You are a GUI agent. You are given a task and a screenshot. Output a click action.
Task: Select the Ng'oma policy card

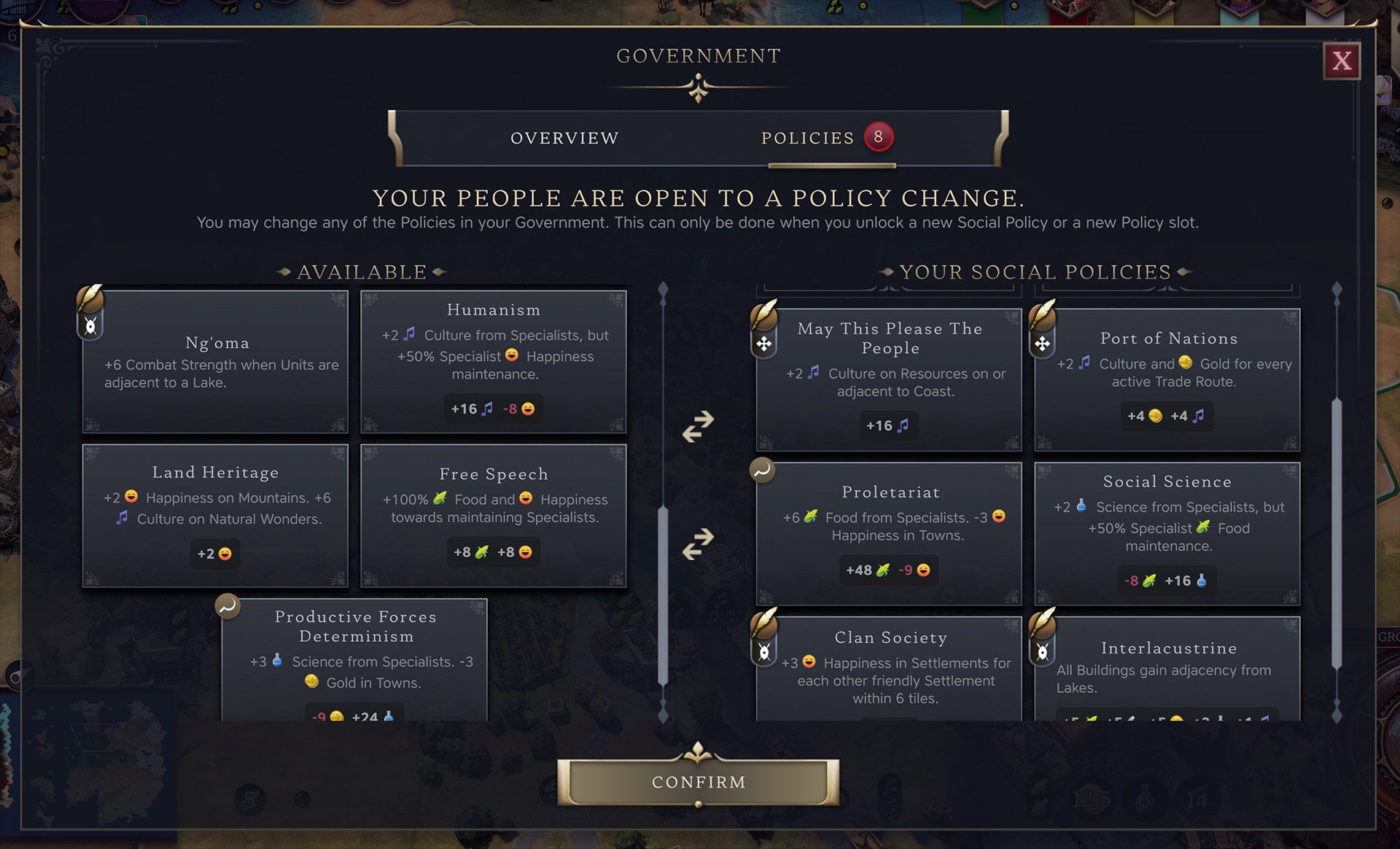[216, 362]
